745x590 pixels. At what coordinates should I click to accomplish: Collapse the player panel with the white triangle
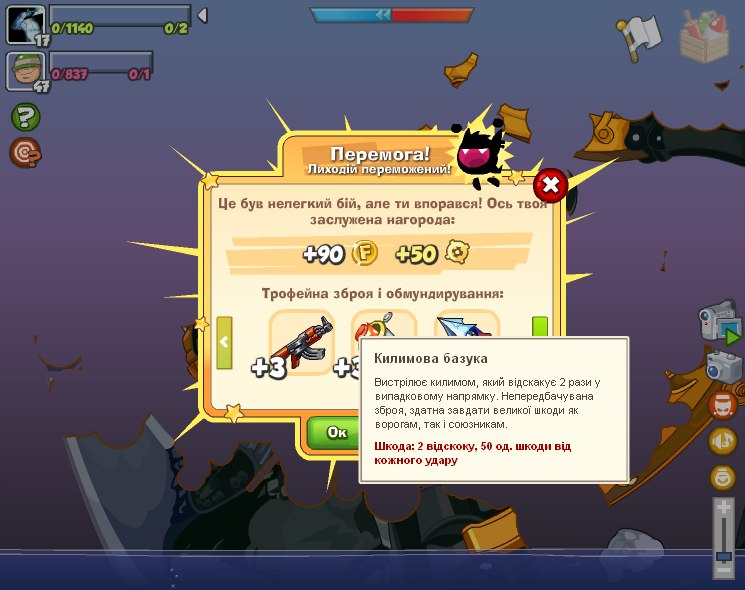click(x=202, y=15)
